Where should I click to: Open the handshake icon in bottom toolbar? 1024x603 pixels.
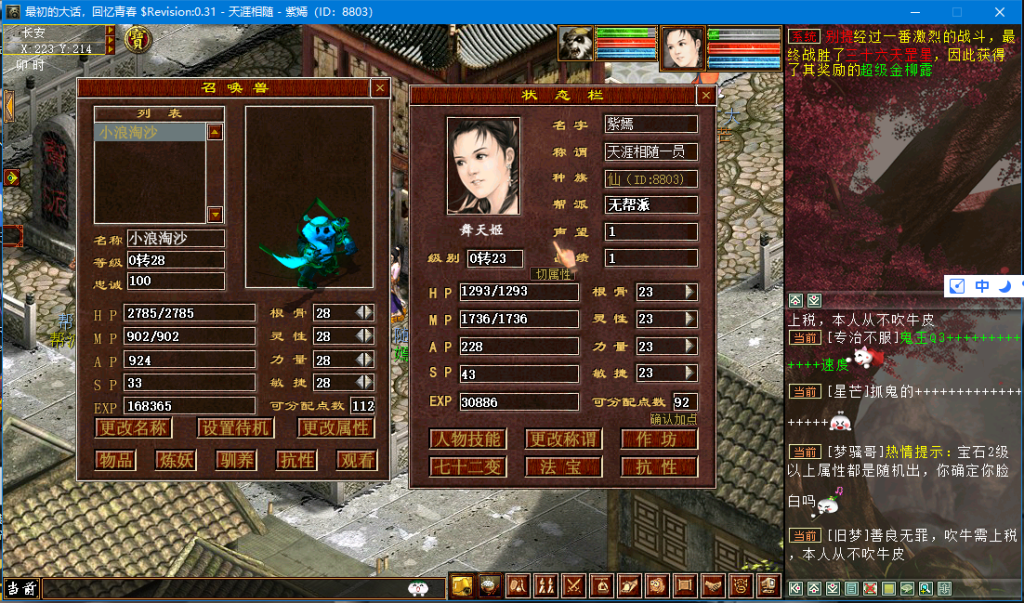pos(712,586)
